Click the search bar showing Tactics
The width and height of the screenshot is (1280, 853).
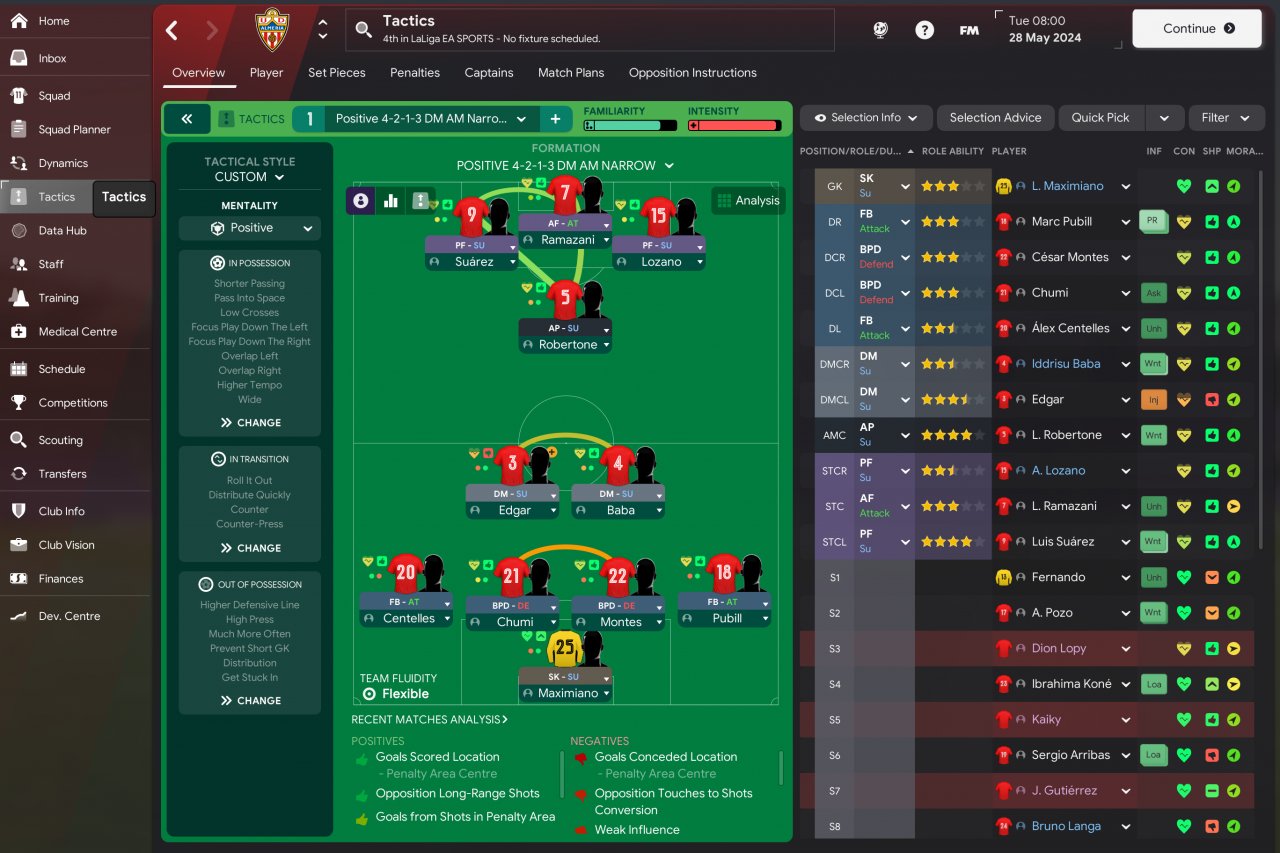(x=590, y=30)
